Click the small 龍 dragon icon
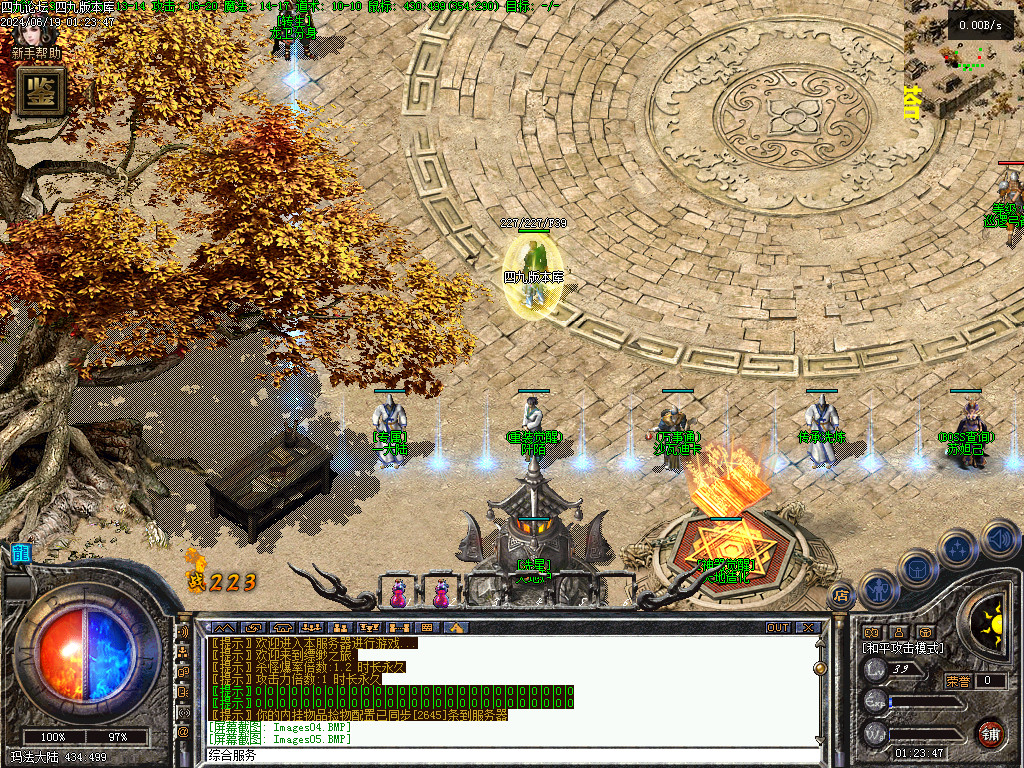Viewport: 1024px width, 768px height. point(20,553)
